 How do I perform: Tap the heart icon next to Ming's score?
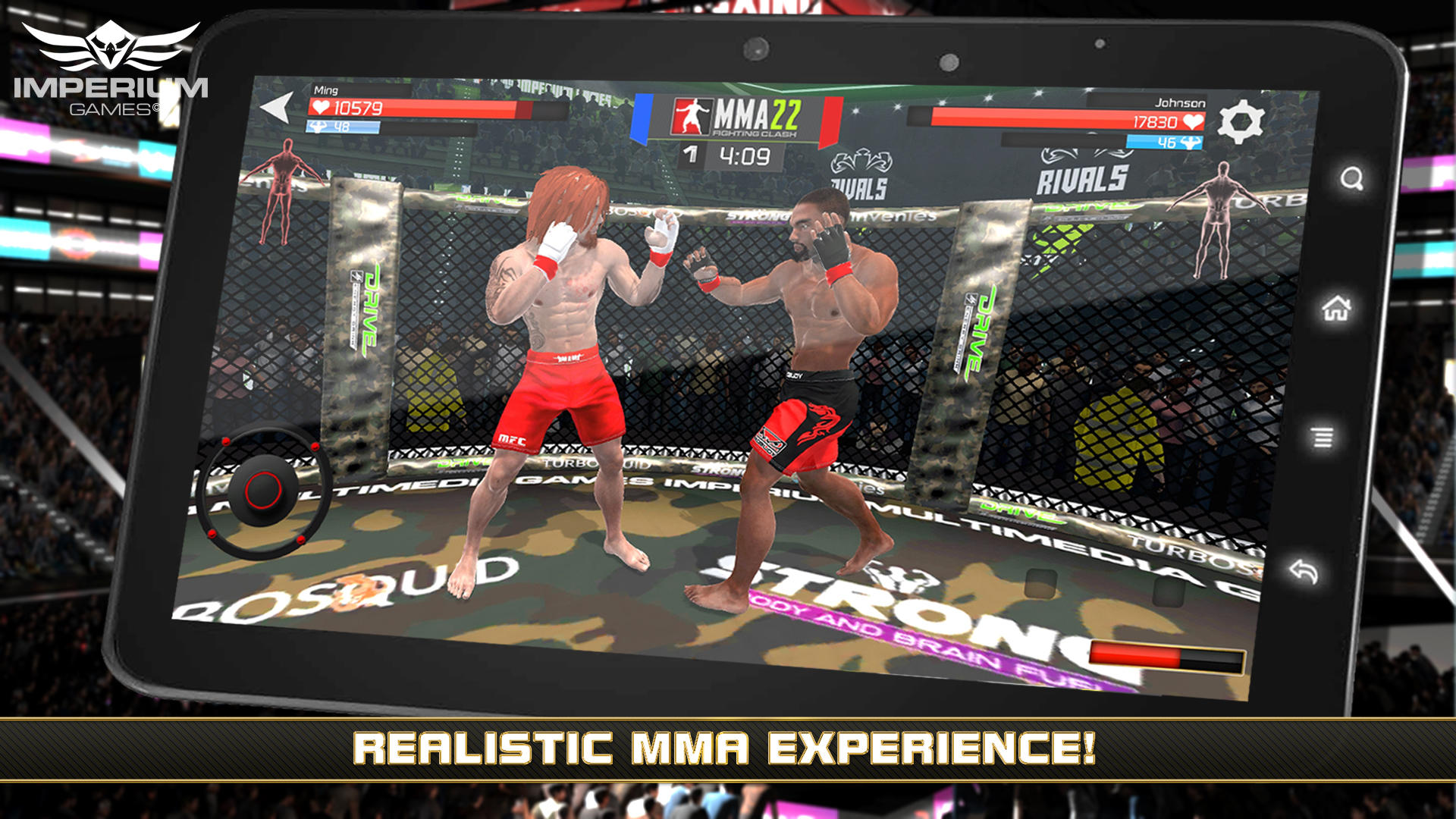tap(321, 105)
